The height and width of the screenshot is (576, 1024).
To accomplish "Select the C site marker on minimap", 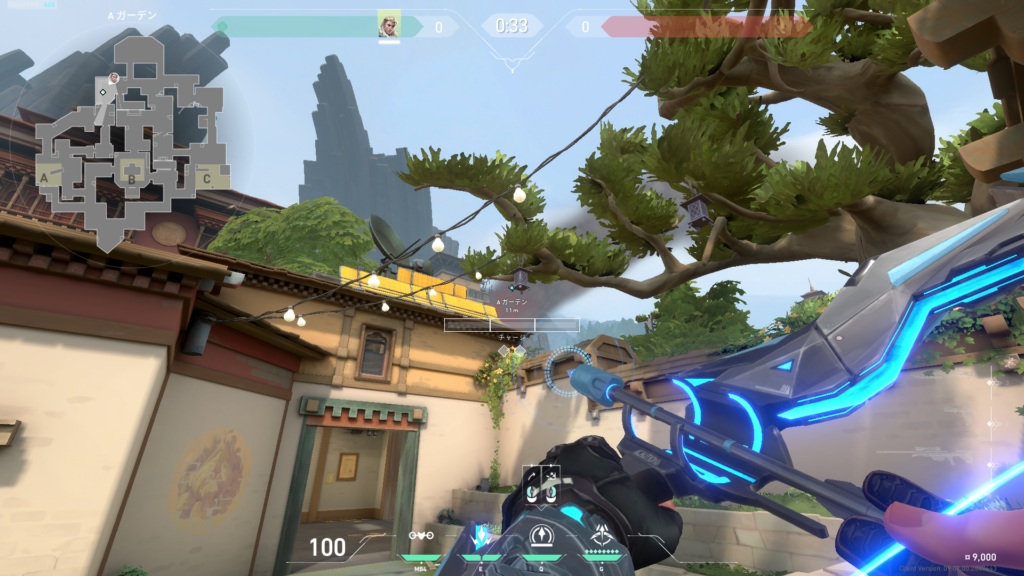I will click(206, 179).
